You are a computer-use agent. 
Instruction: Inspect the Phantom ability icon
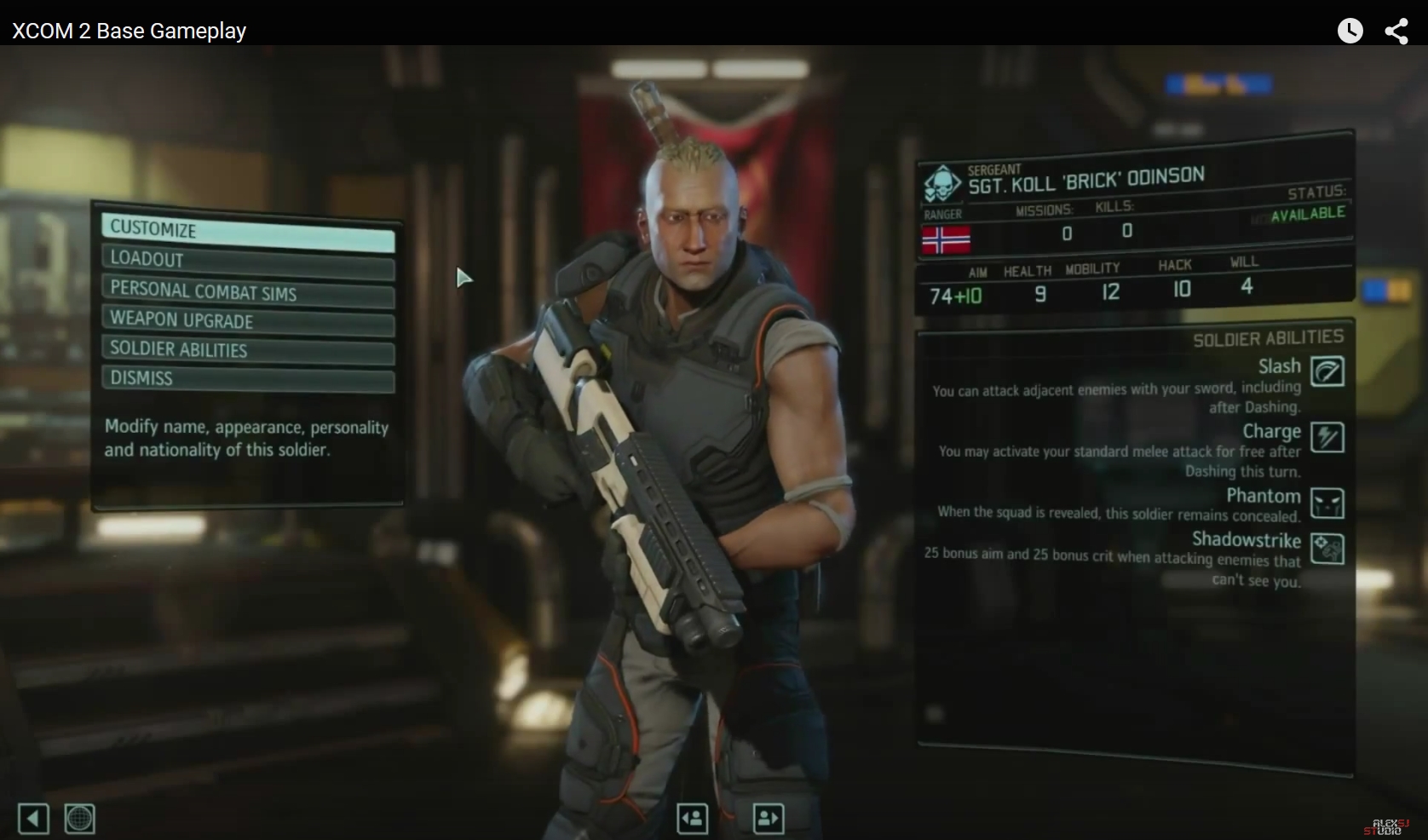point(1327,503)
